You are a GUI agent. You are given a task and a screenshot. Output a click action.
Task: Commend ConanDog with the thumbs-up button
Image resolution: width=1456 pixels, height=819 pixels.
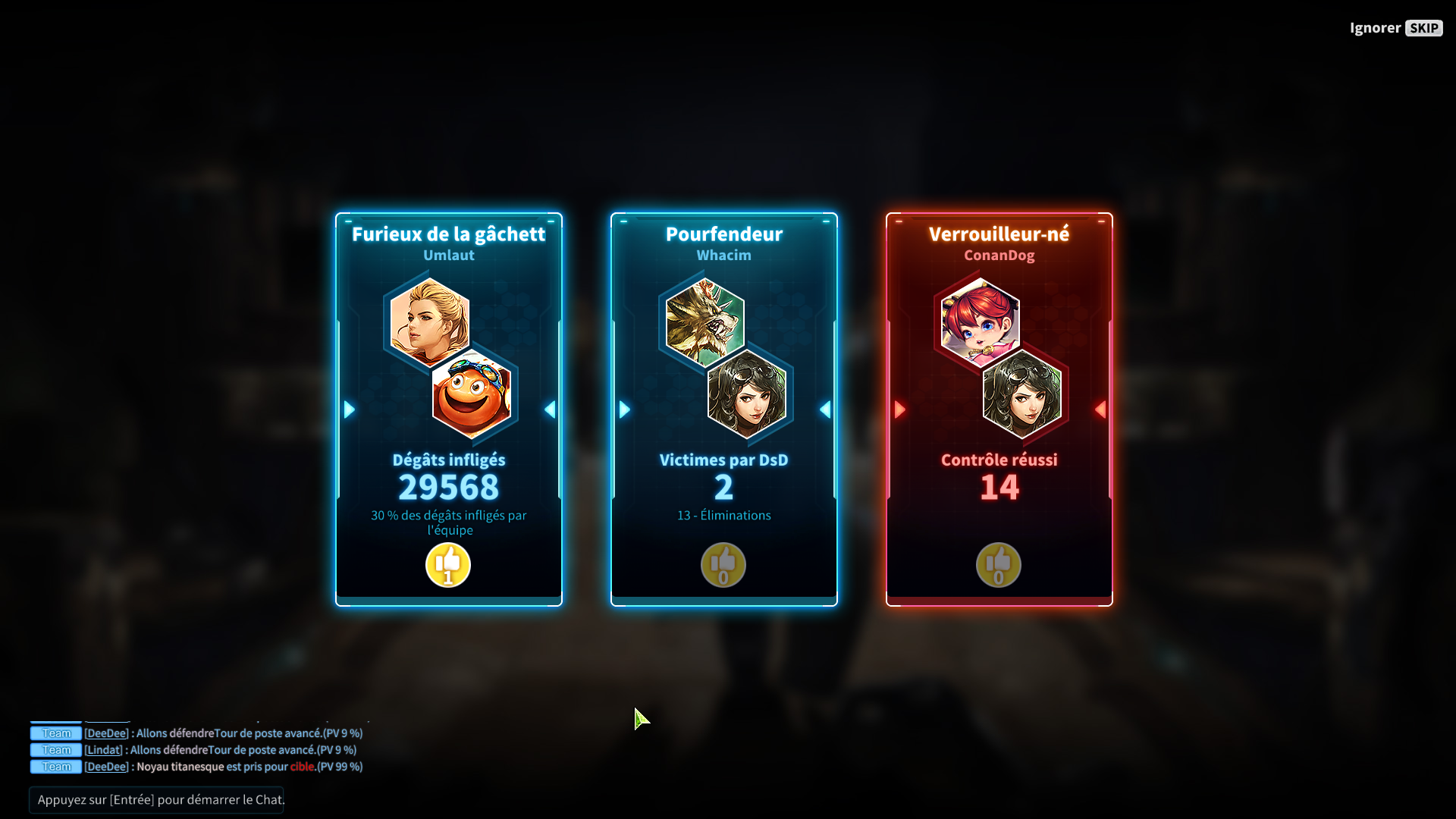tap(999, 565)
